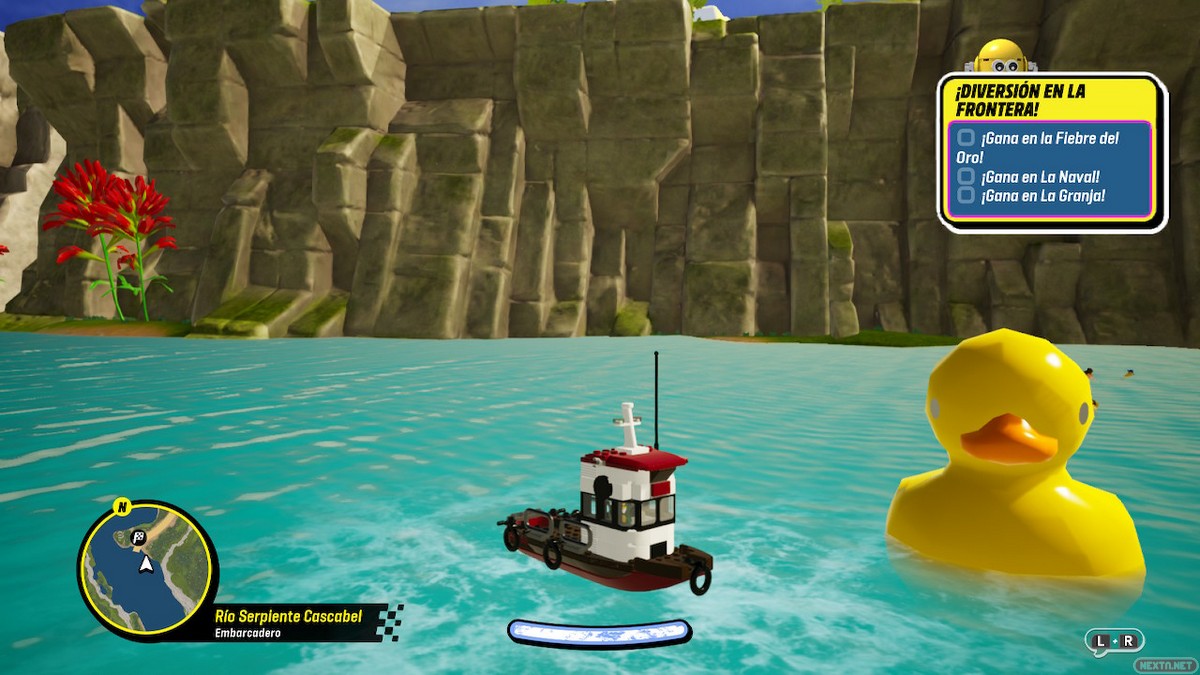The image size is (1200, 675).
Task: Toggle the La Naval objective checkbox
Action: (966, 176)
